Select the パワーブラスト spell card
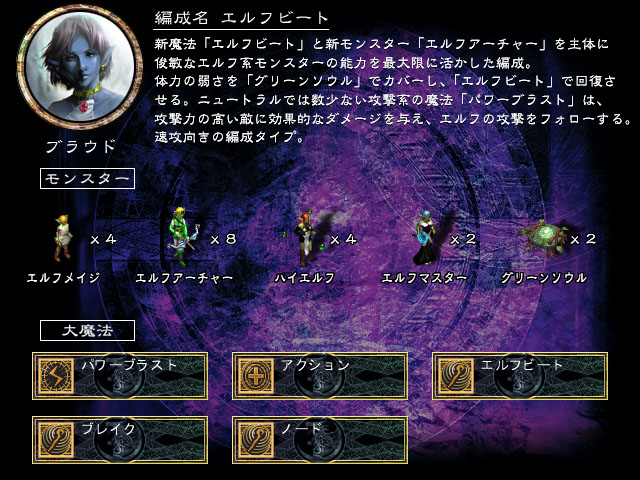640x480 pixels. click(120, 376)
